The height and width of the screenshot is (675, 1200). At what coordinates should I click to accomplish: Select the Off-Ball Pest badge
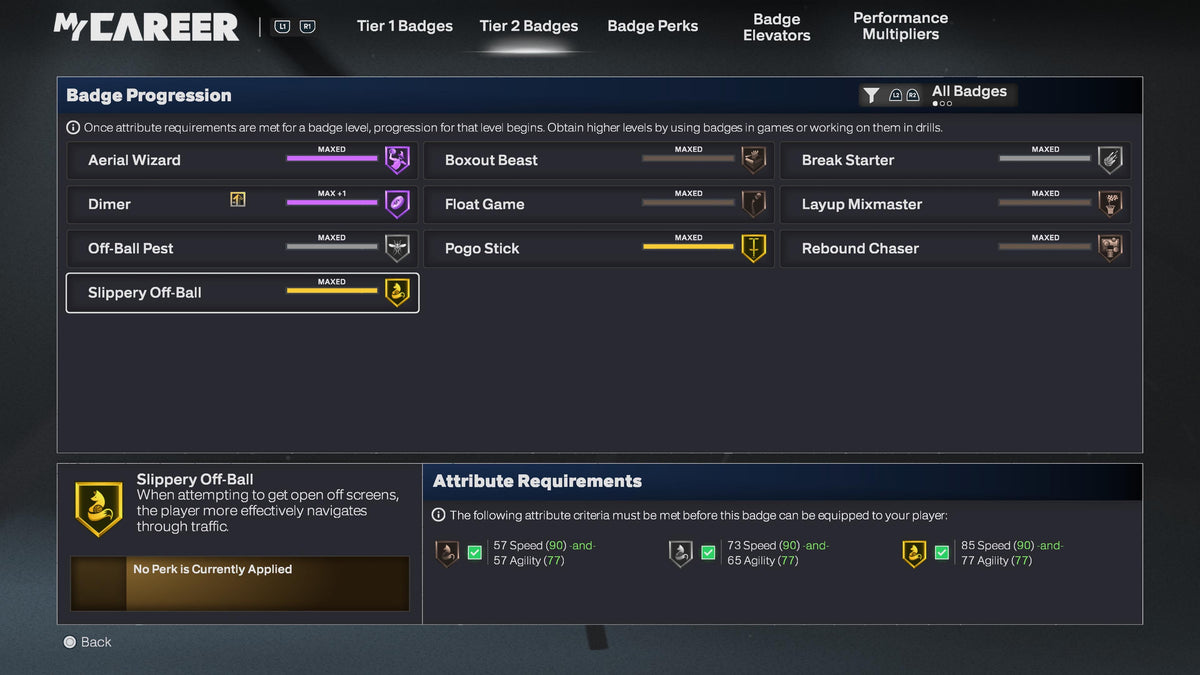pos(242,248)
